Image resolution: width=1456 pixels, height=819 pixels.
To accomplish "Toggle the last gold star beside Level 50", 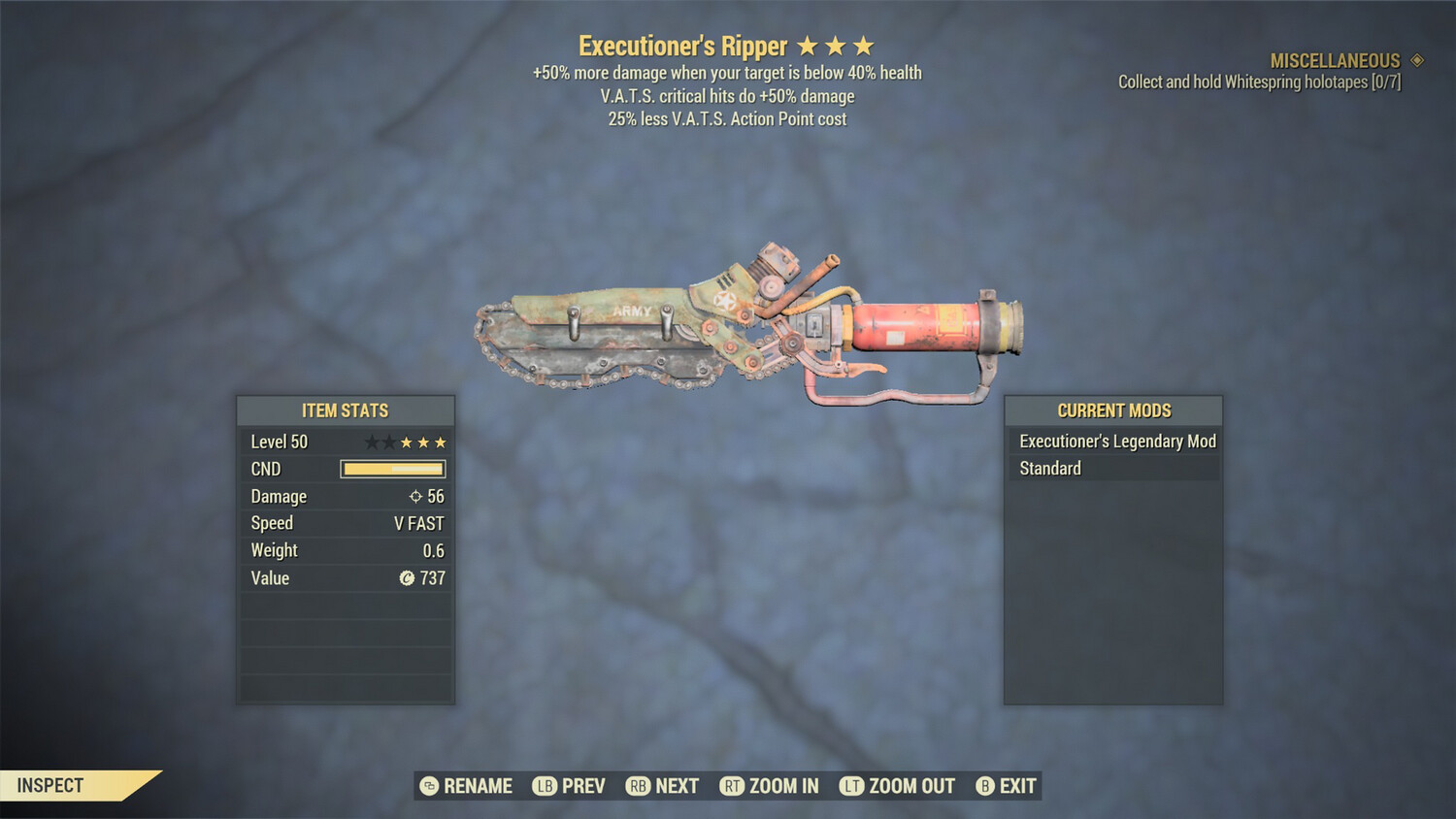I will tap(439, 442).
